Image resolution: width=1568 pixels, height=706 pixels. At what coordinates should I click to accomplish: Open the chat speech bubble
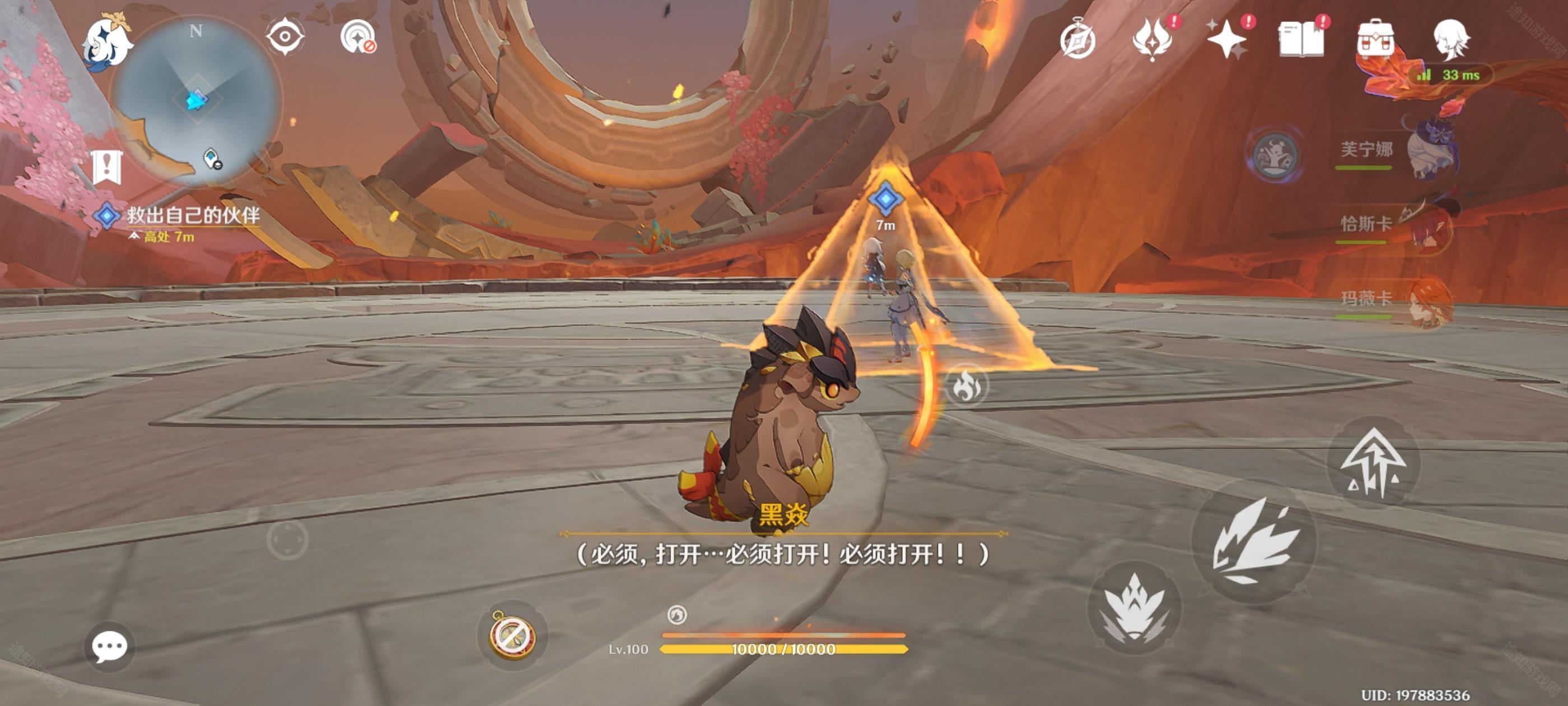tap(110, 646)
